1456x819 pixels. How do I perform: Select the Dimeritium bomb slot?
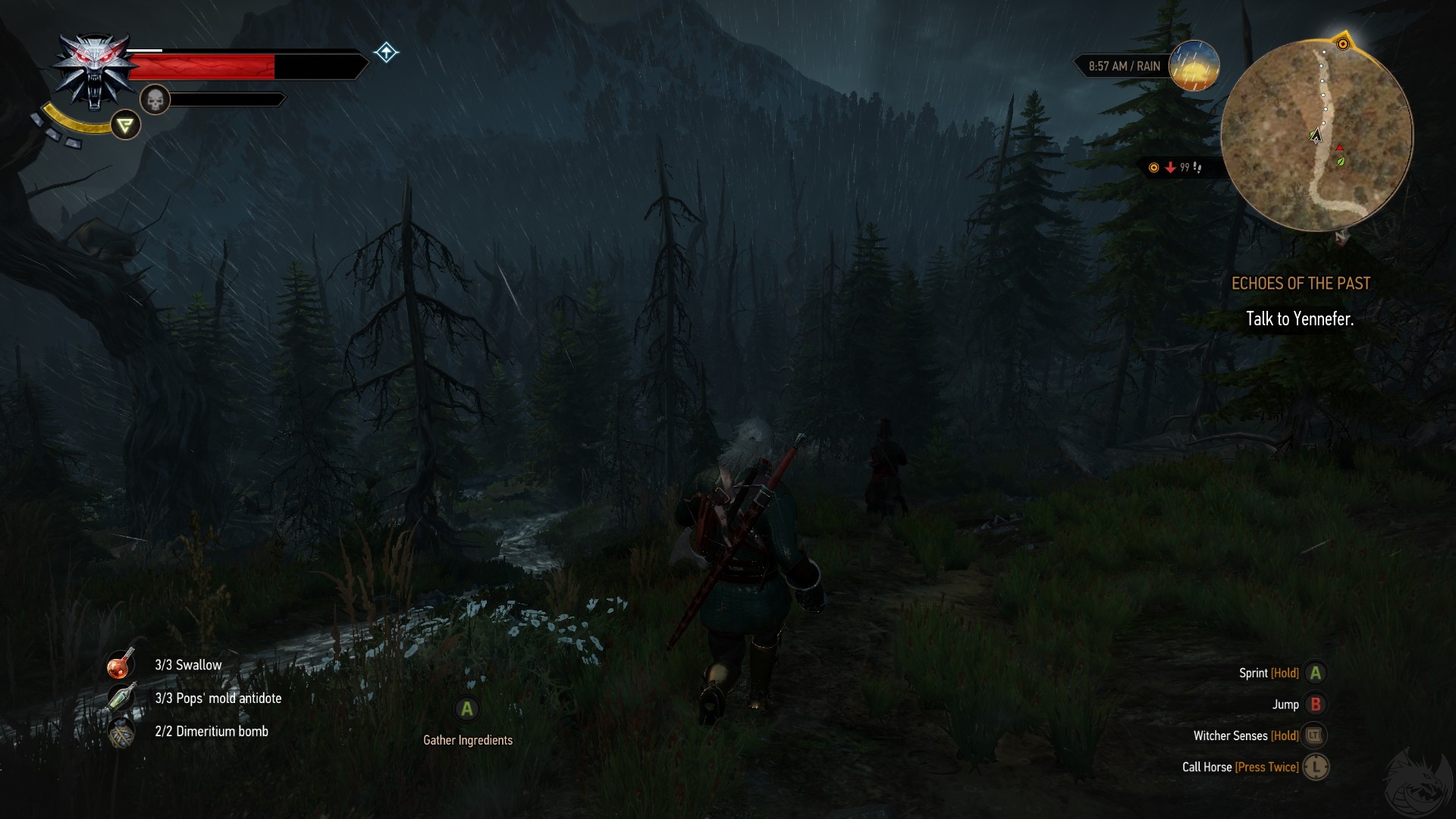121,732
